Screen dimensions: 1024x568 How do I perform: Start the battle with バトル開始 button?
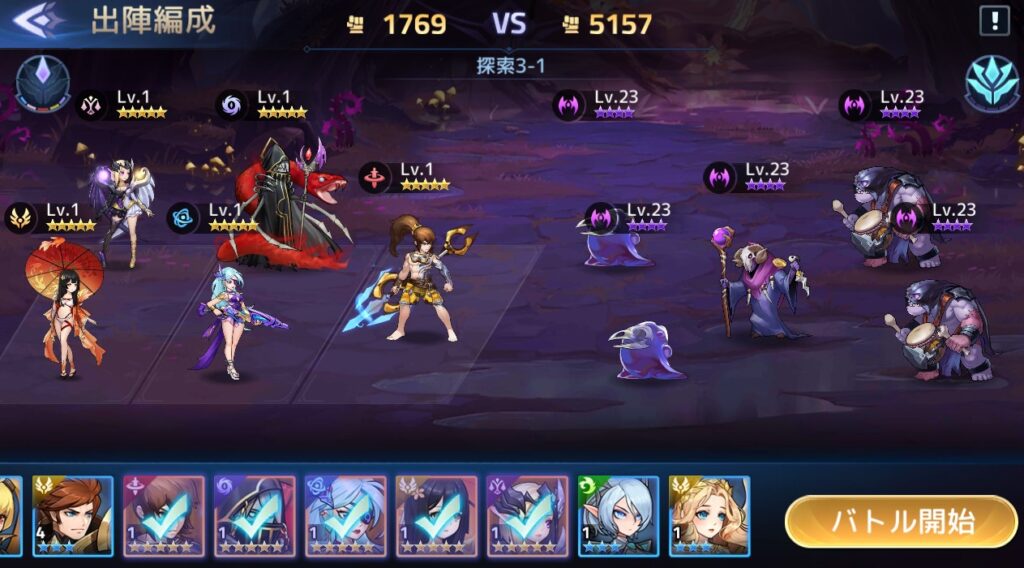pyautogui.click(x=901, y=521)
